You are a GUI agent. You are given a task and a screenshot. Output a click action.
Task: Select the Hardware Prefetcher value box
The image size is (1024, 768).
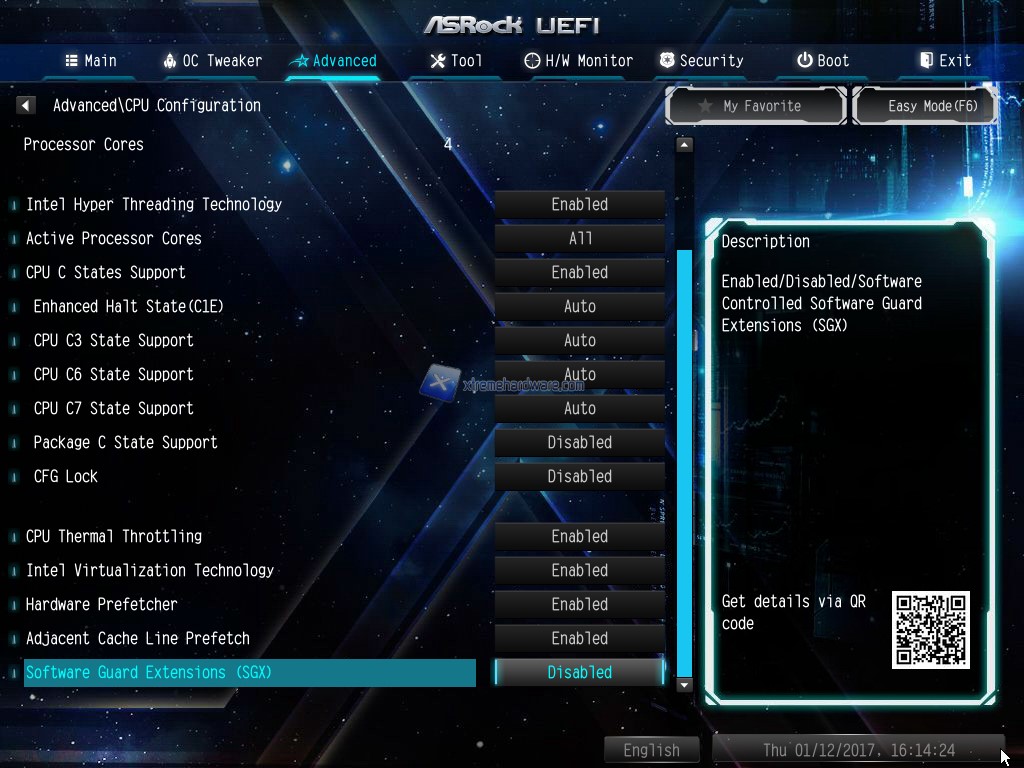[580, 605]
